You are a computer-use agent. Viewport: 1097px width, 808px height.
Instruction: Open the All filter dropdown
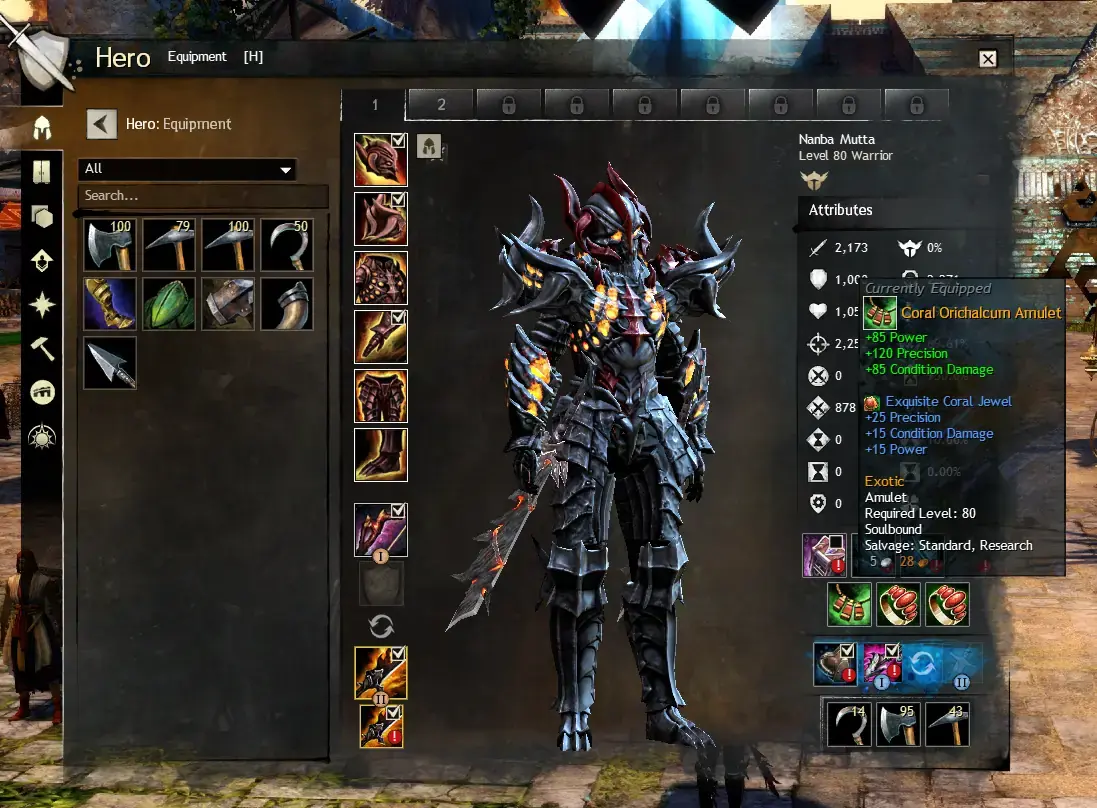(x=188, y=169)
